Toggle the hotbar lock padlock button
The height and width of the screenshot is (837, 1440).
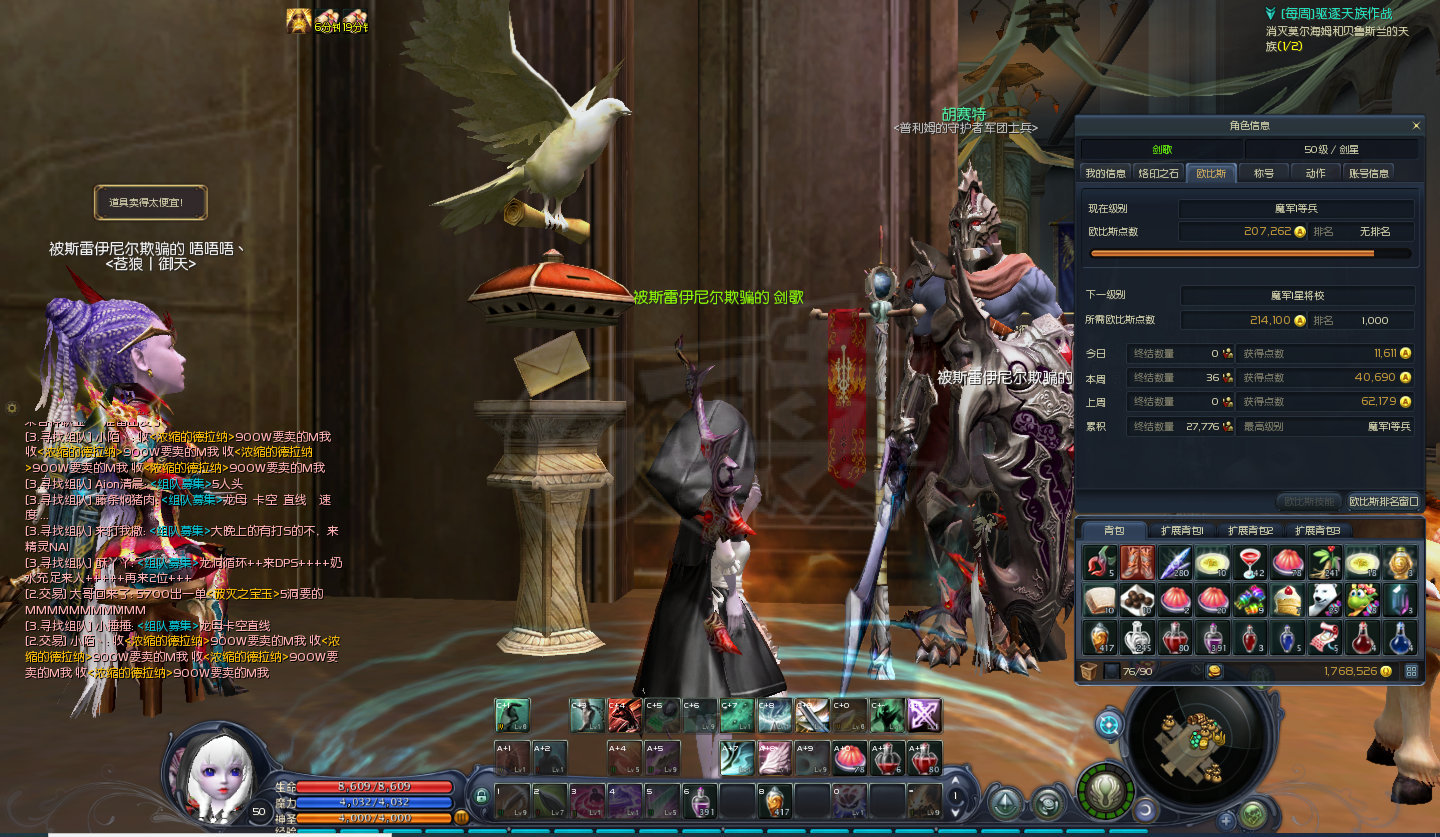click(482, 796)
